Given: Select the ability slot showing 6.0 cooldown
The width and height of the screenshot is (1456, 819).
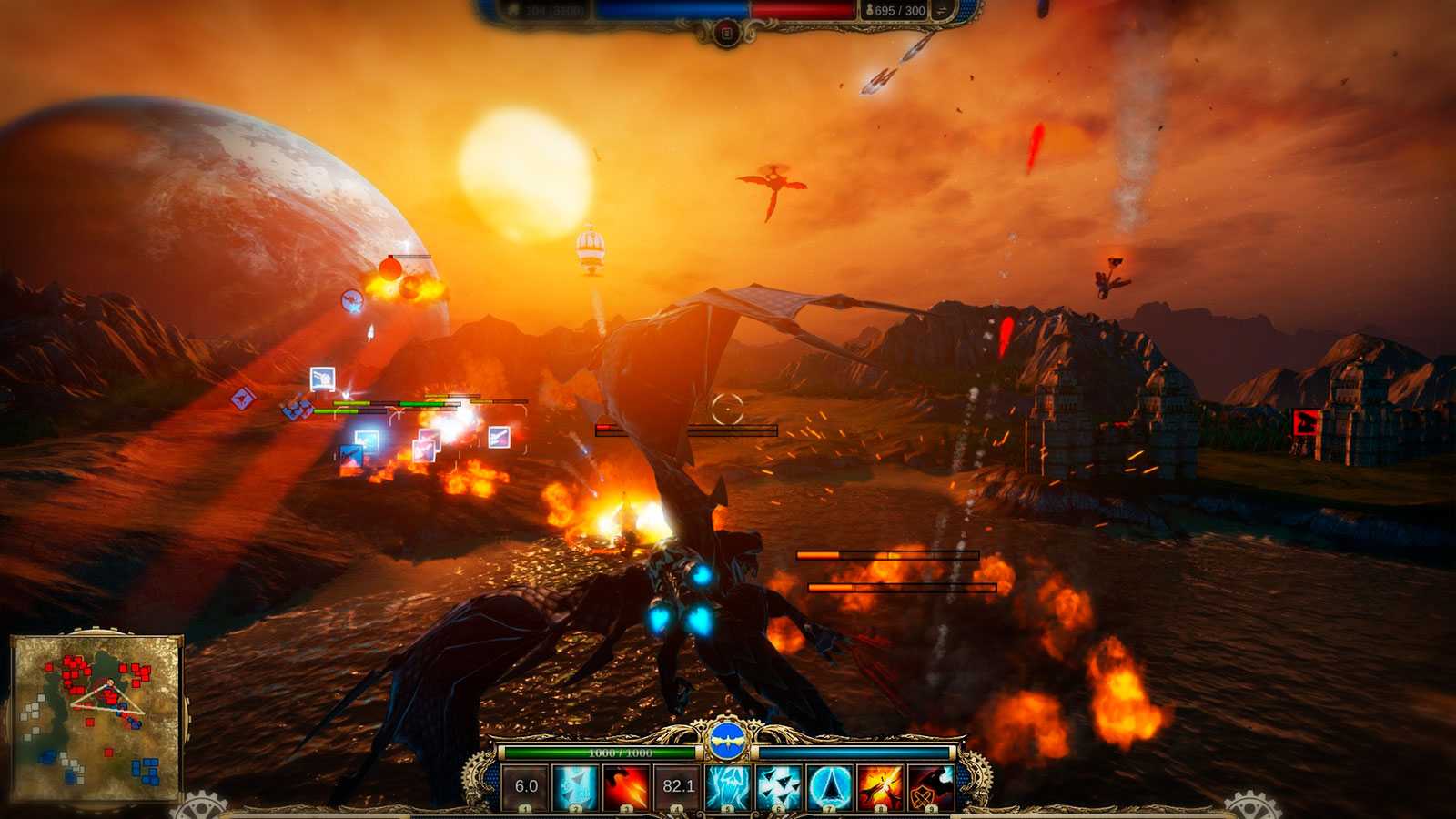Looking at the screenshot, I should 526,786.
